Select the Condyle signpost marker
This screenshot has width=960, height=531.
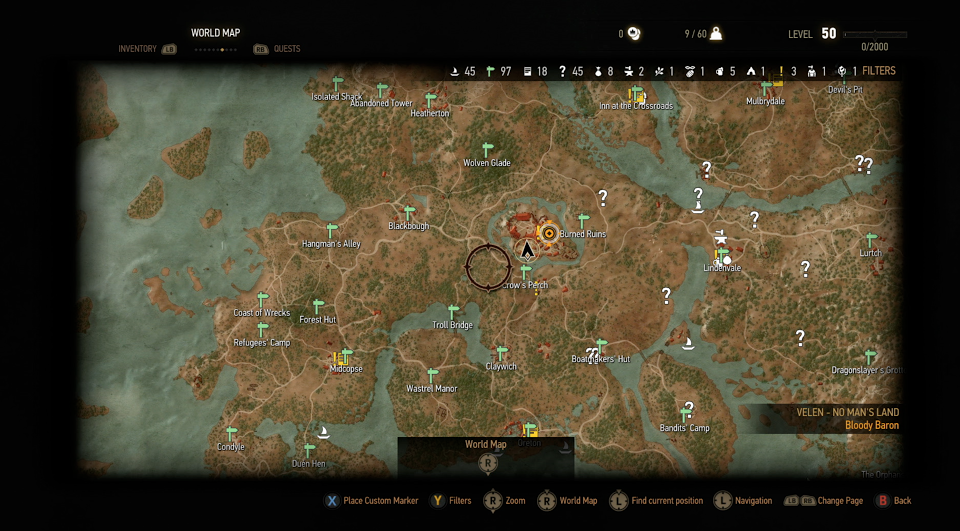[x=231, y=435]
